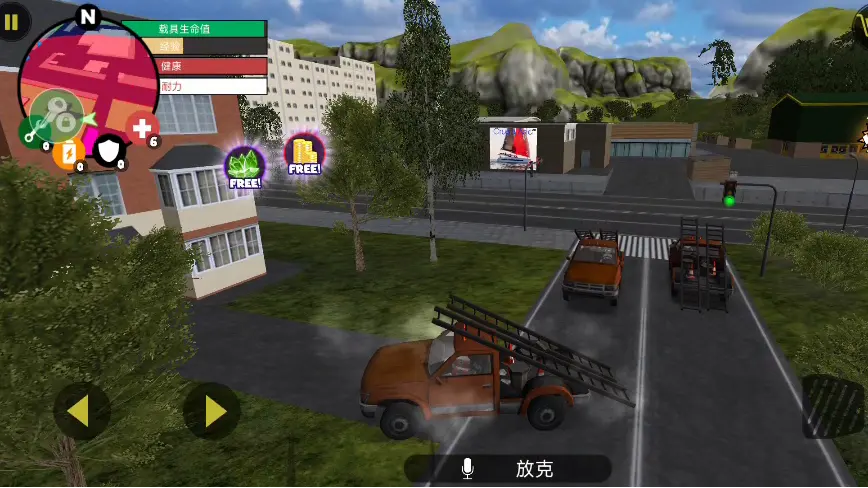Image resolution: width=868 pixels, height=488 pixels.
Task: Tap the gas pedal button
Action: (x=833, y=406)
